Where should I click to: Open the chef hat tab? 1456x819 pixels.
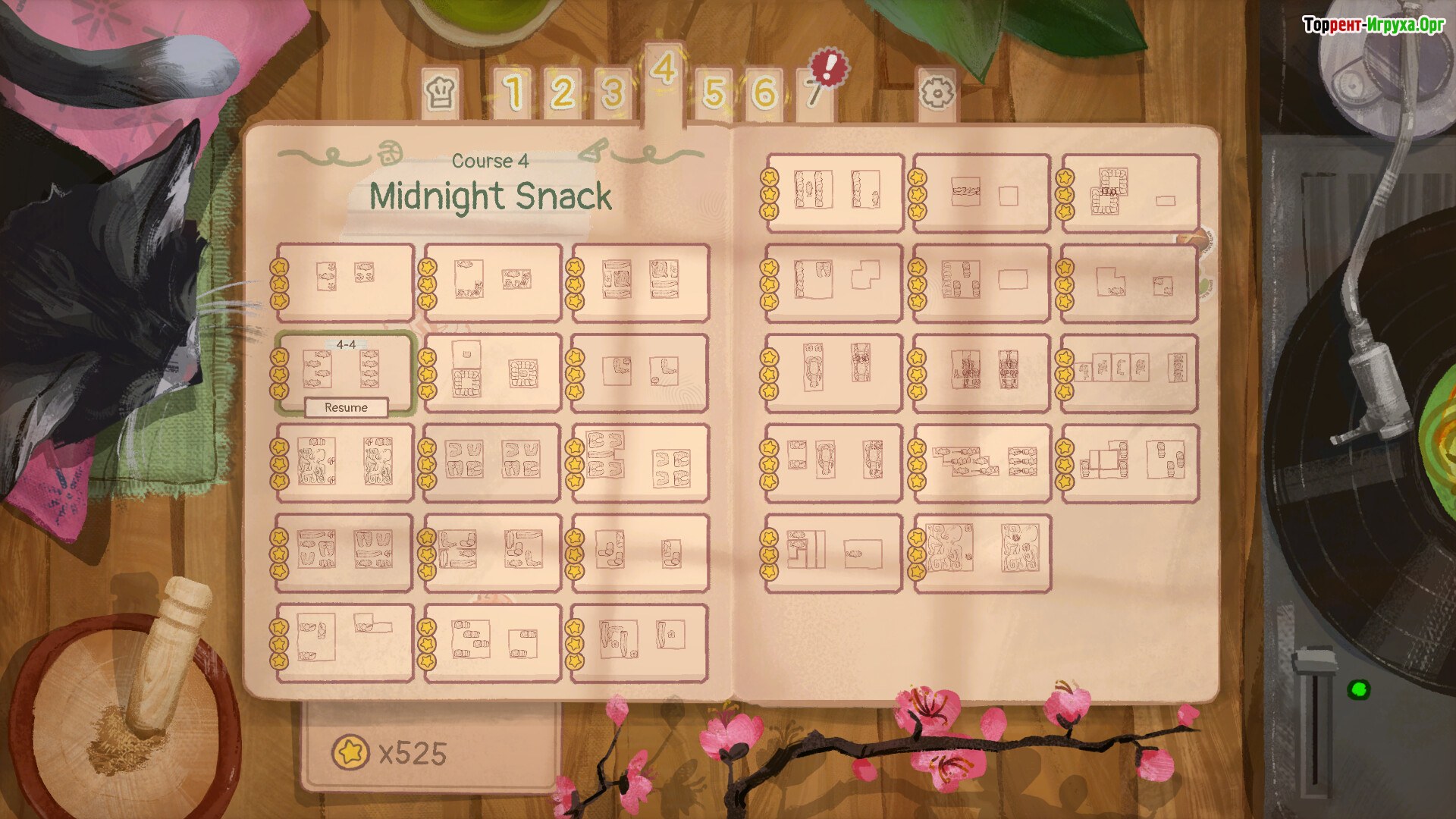tap(441, 93)
